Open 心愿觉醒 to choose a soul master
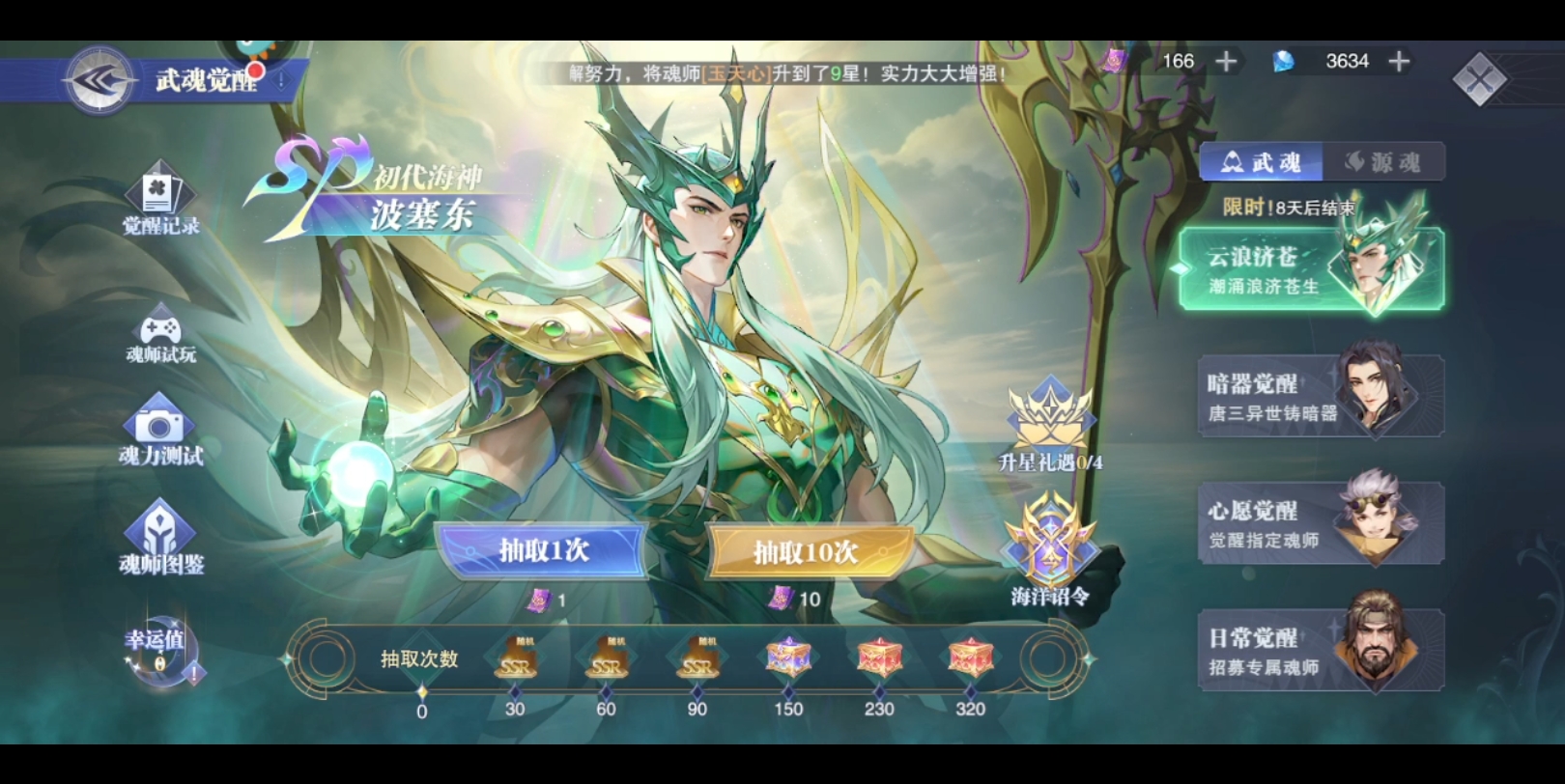The width and height of the screenshot is (1565, 784). (x=1319, y=519)
